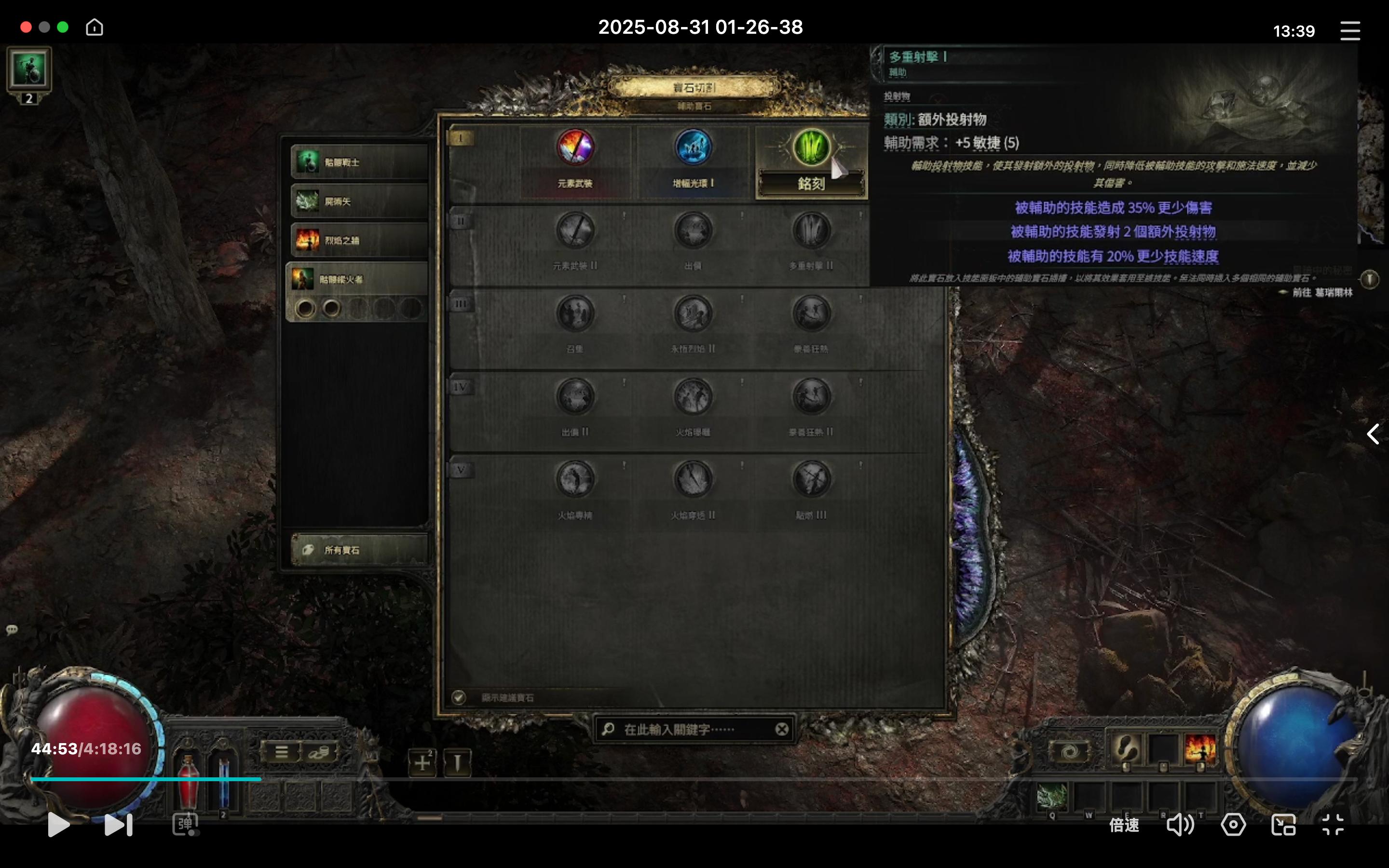This screenshot has width=1389, height=868.
Task: Play the paused video
Action: (x=58, y=825)
